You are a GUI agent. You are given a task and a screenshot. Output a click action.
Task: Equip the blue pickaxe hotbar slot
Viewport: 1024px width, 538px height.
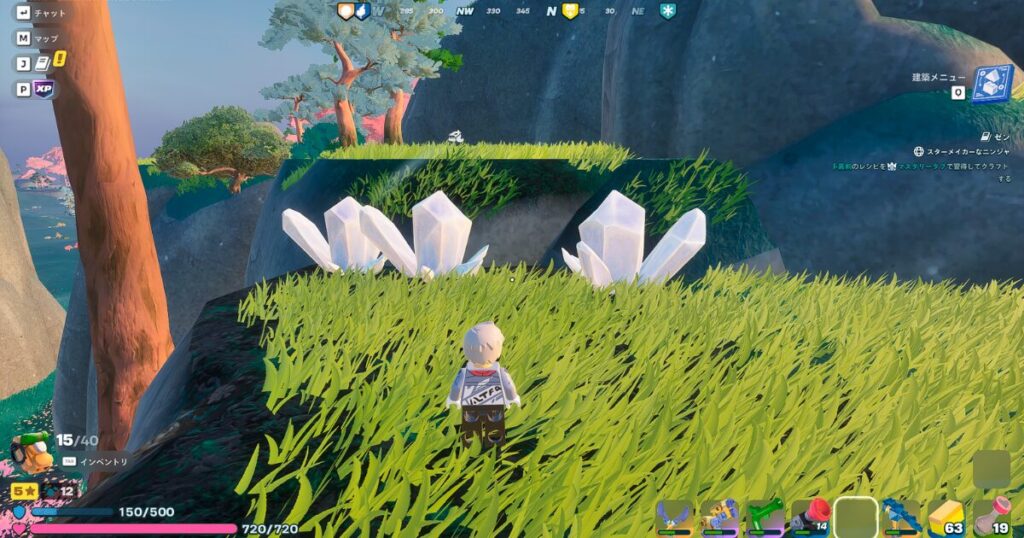pos(901,516)
